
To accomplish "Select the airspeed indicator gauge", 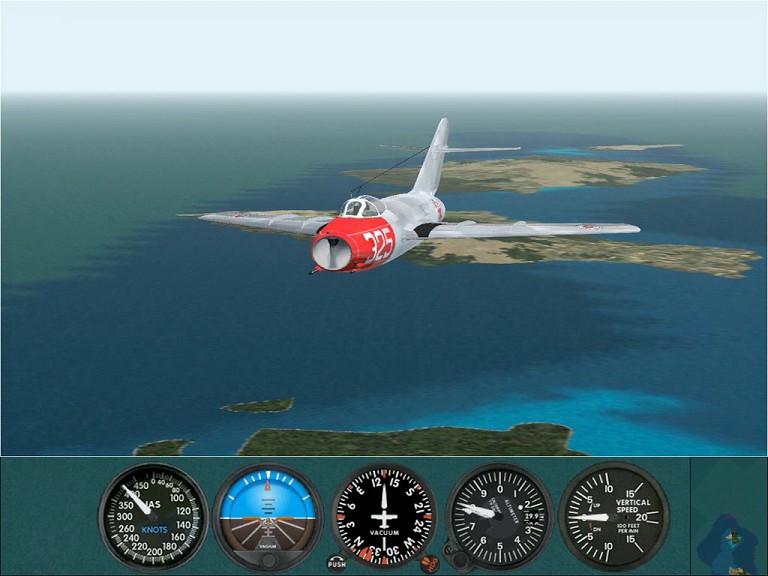I will pyautogui.click(x=153, y=516).
